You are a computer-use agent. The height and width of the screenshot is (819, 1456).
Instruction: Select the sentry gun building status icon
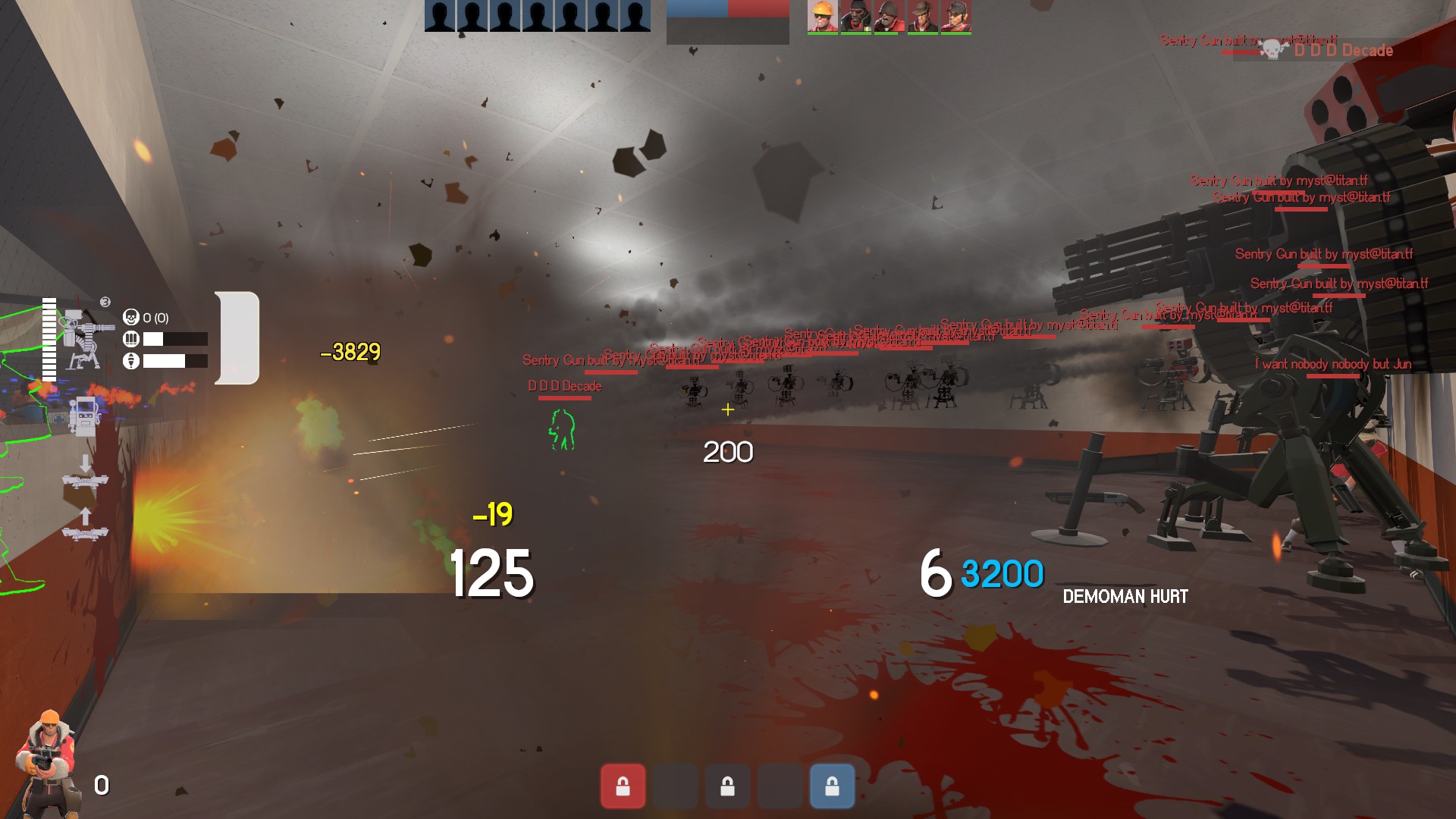pos(83,339)
